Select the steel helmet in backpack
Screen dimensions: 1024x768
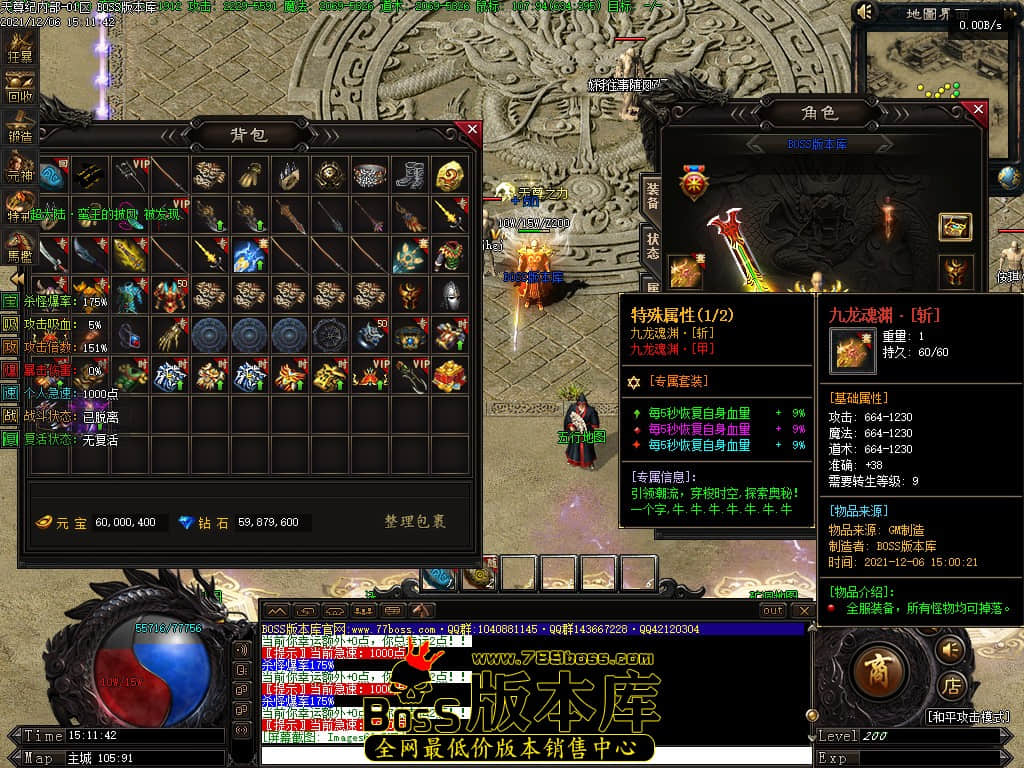(450, 294)
